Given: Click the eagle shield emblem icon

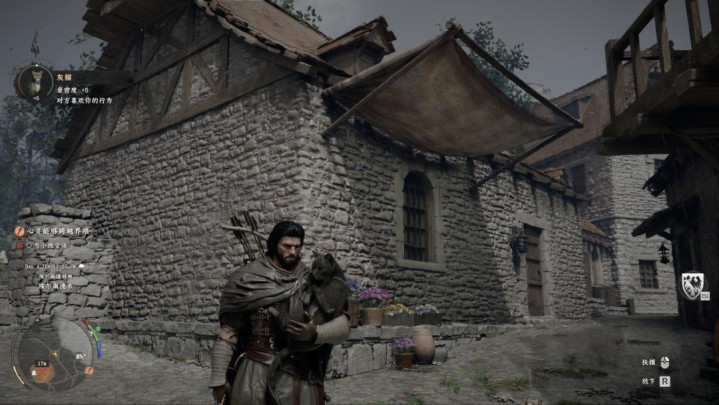Looking at the screenshot, I should click(691, 285).
